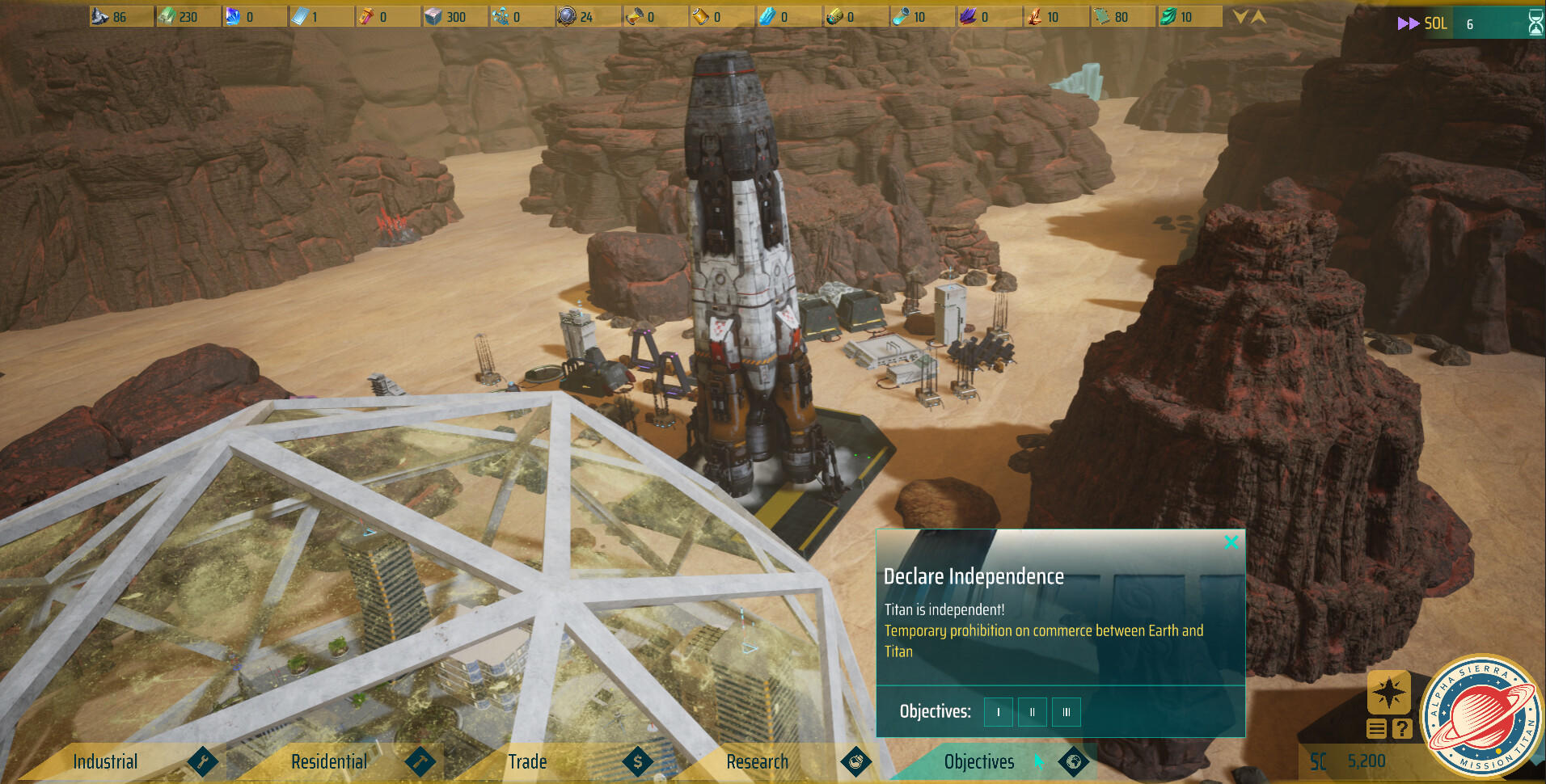The width and height of the screenshot is (1546, 784).
Task: Open the Research tab
Action: [757, 761]
